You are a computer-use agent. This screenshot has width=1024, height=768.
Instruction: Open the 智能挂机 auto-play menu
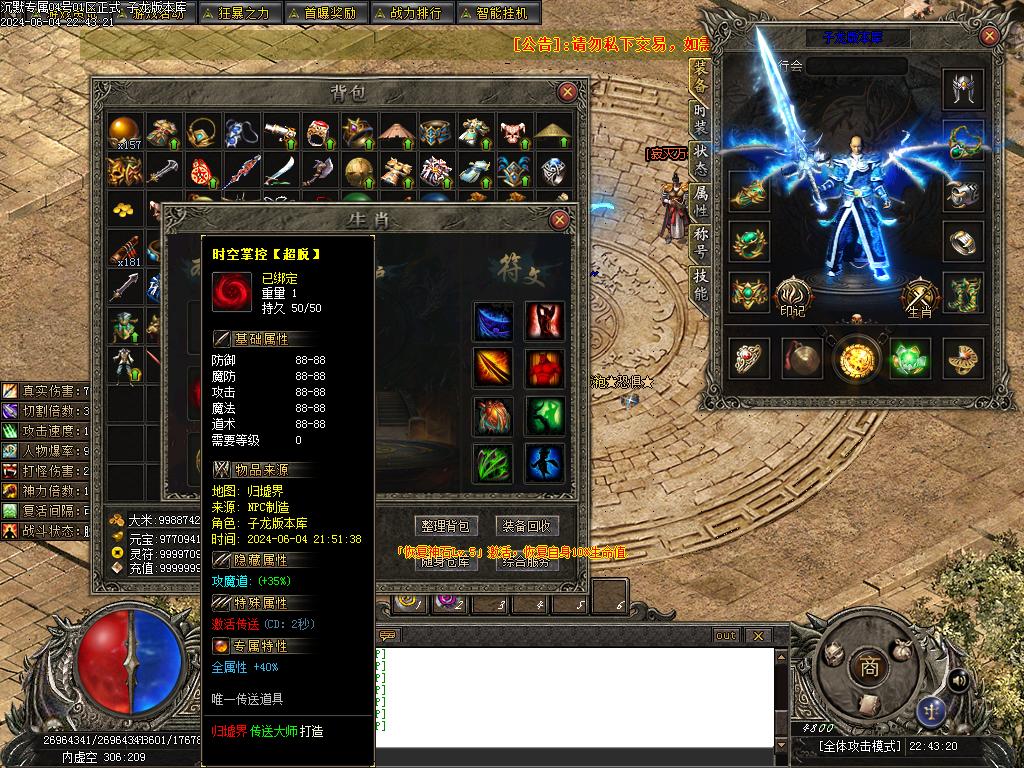(x=499, y=13)
